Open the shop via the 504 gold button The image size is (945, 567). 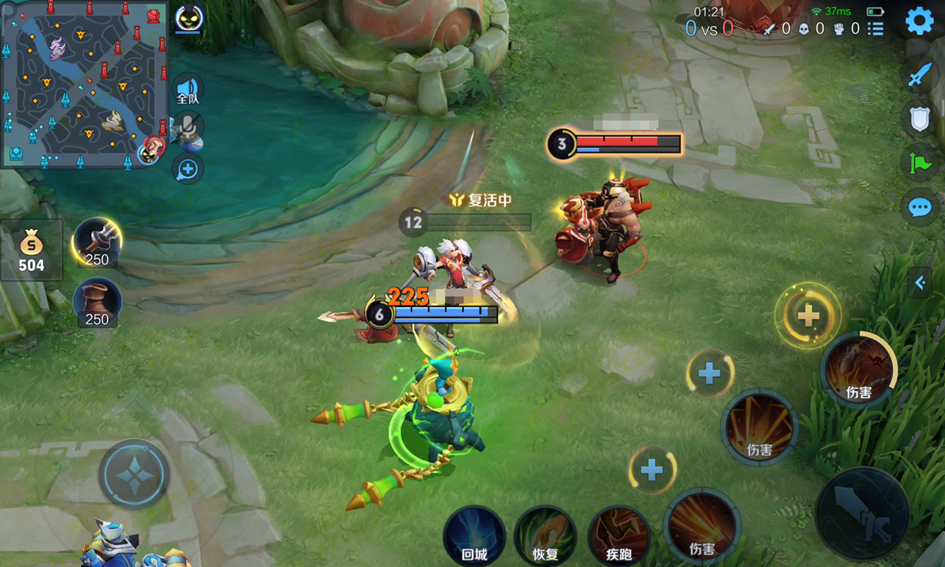31,250
